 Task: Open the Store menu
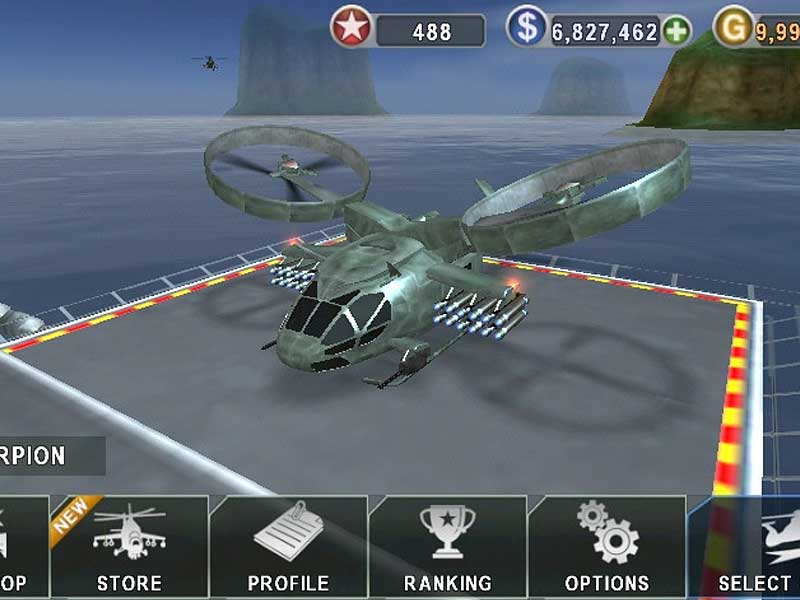click(129, 547)
